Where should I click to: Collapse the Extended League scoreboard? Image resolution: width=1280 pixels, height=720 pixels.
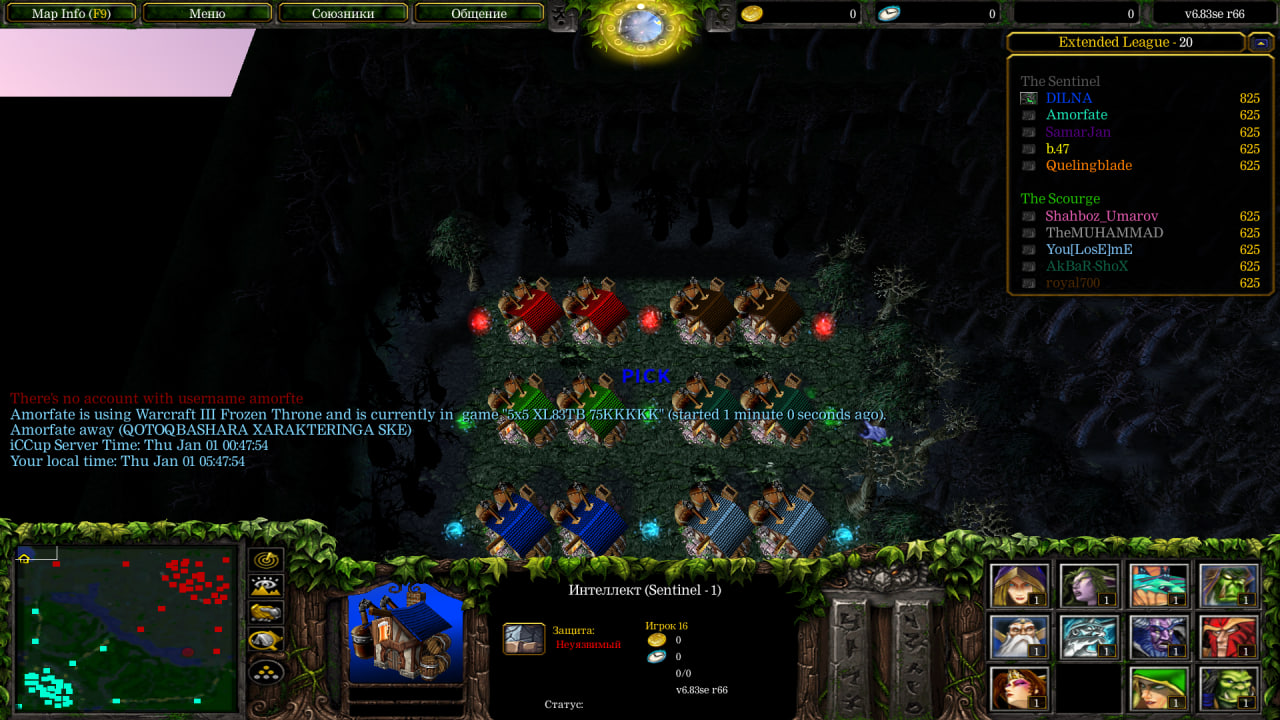pos(1260,43)
